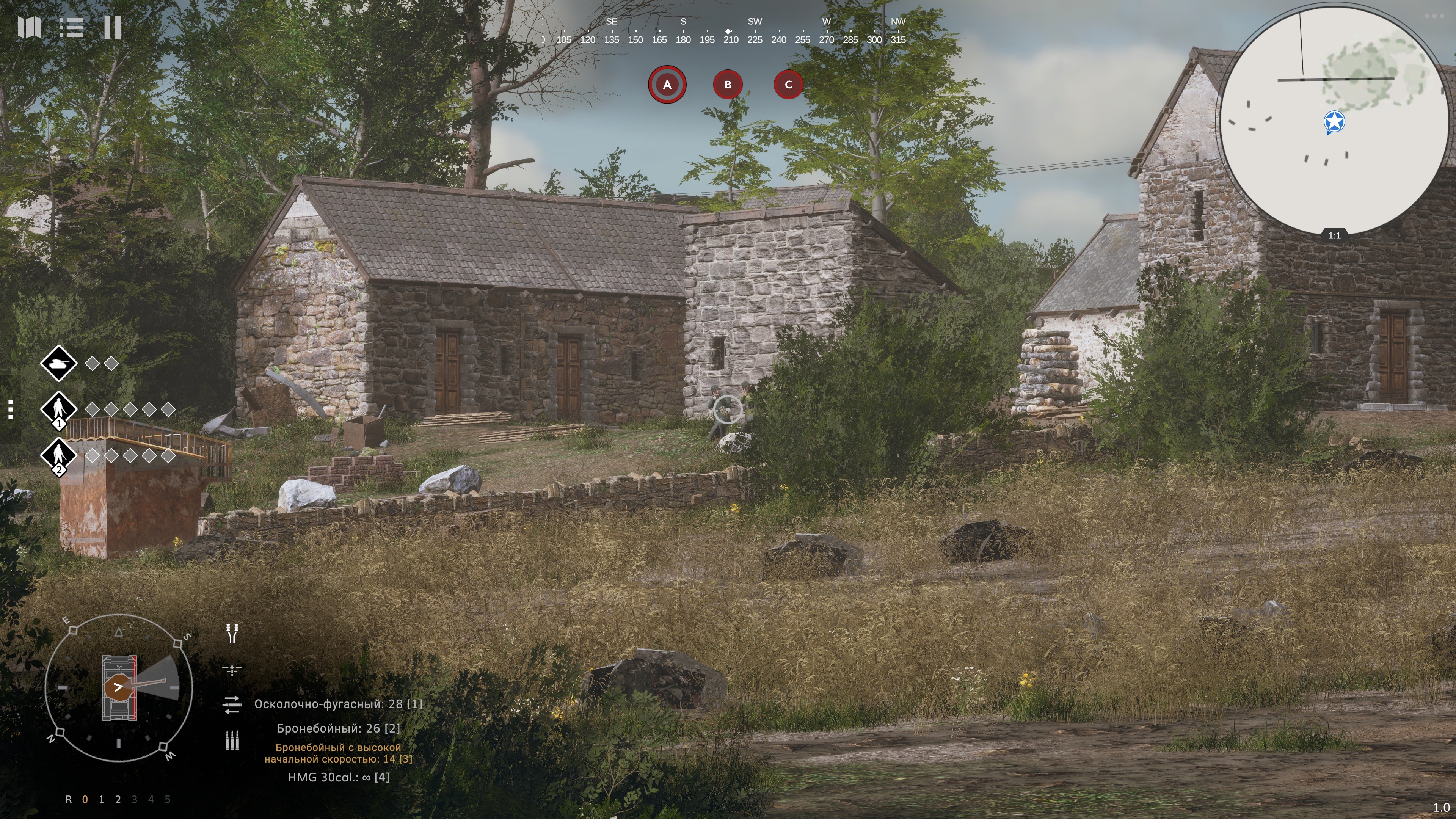Click the tank turret orientation dial
1456x819 pixels.
point(119,687)
